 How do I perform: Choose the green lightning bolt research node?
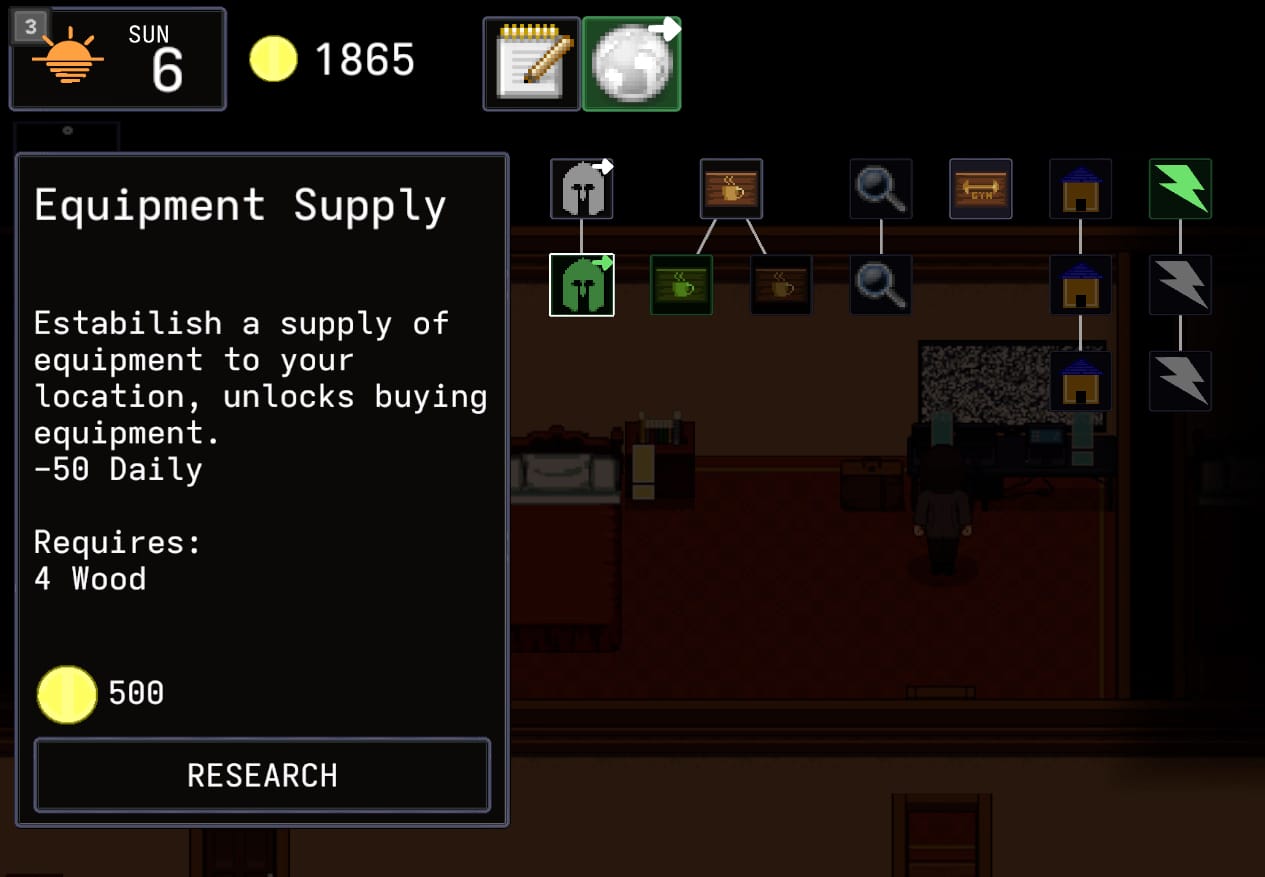tap(1180, 189)
